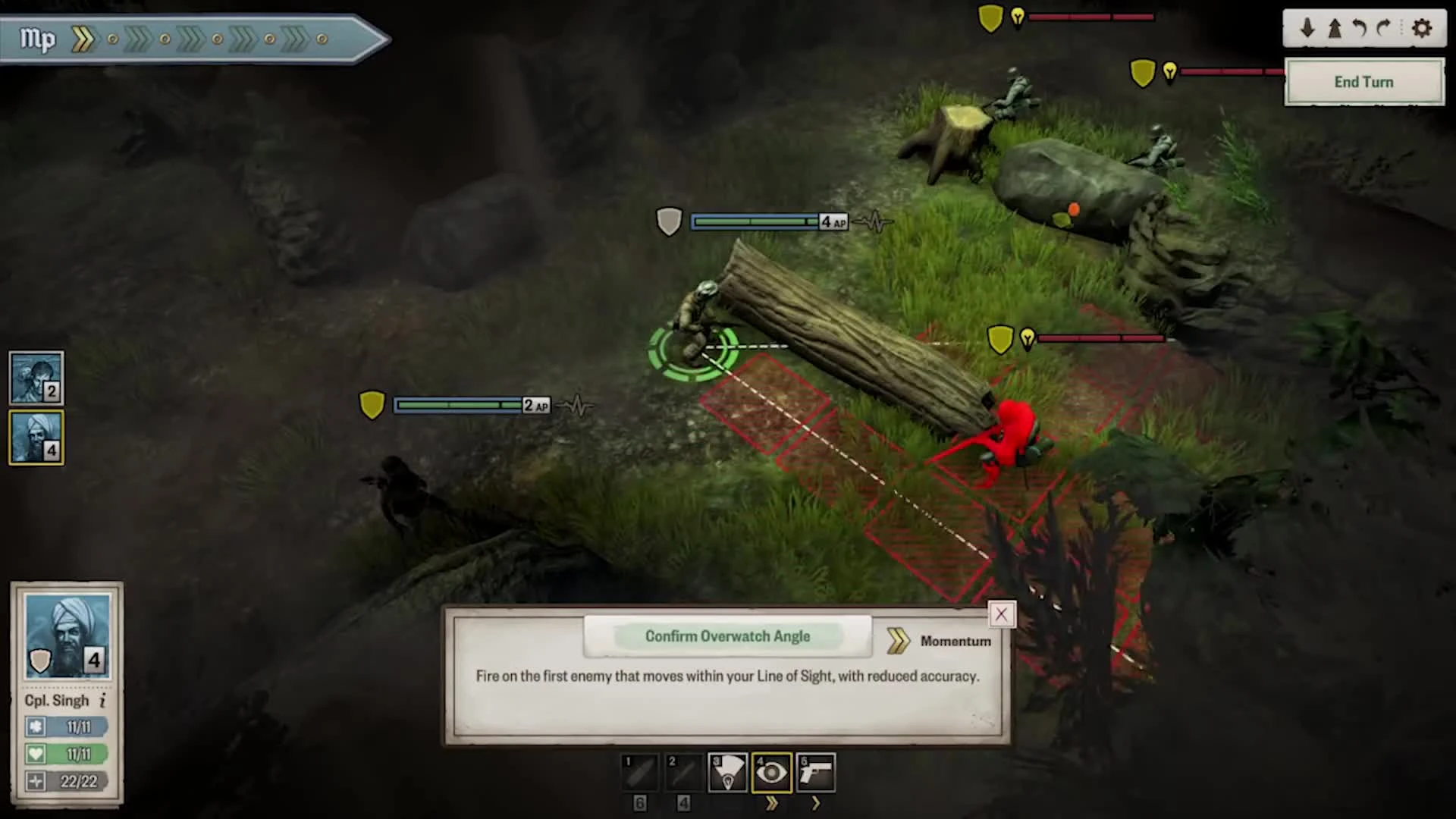Select the turbaned squad member portrait showing 4
Image resolution: width=1456 pixels, height=819 pixels.
(x=36, y=438)
